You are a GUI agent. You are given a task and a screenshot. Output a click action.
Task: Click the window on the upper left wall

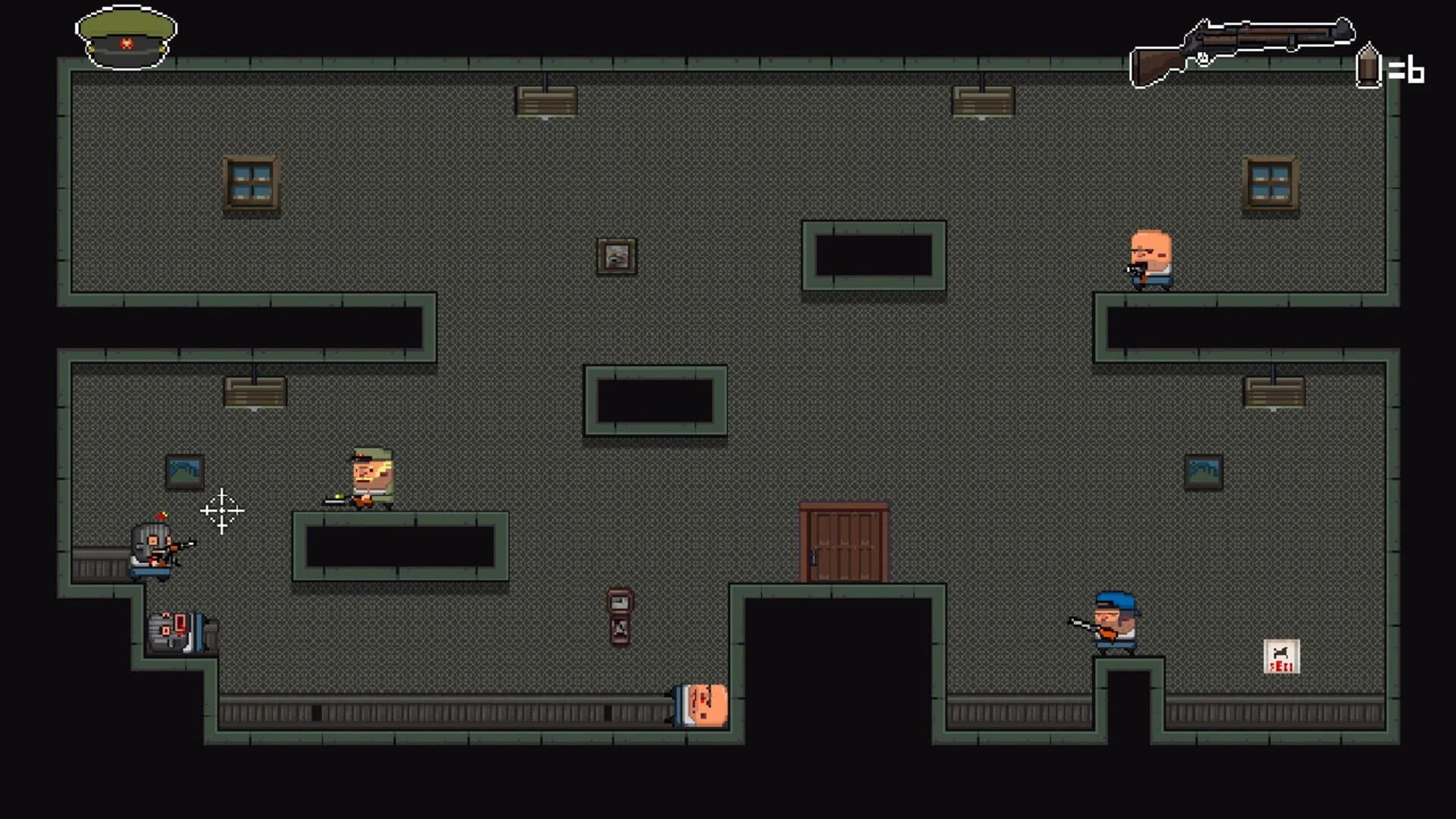click(x=250, y=184)
